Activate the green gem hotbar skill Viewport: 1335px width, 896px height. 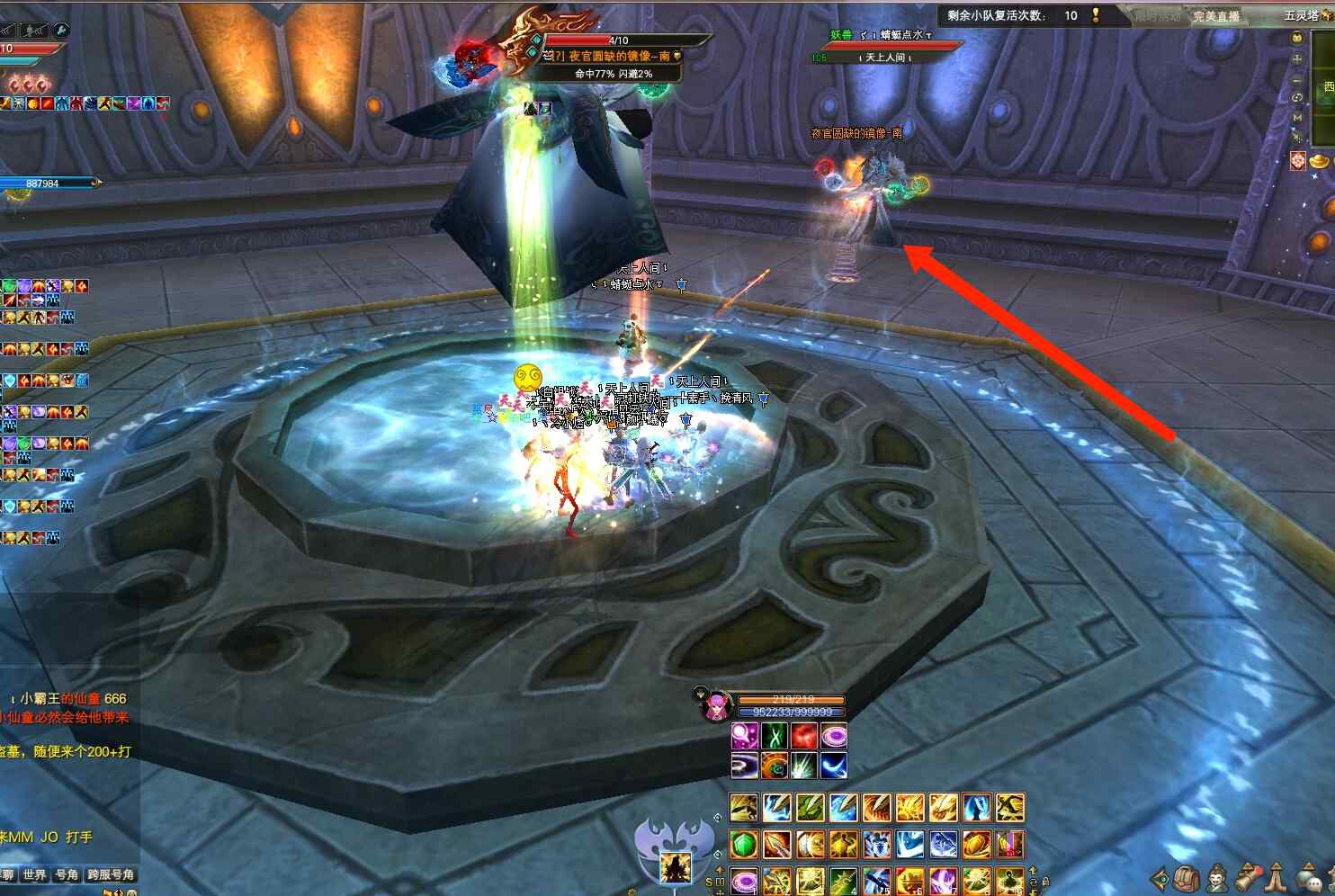(744, 845)
